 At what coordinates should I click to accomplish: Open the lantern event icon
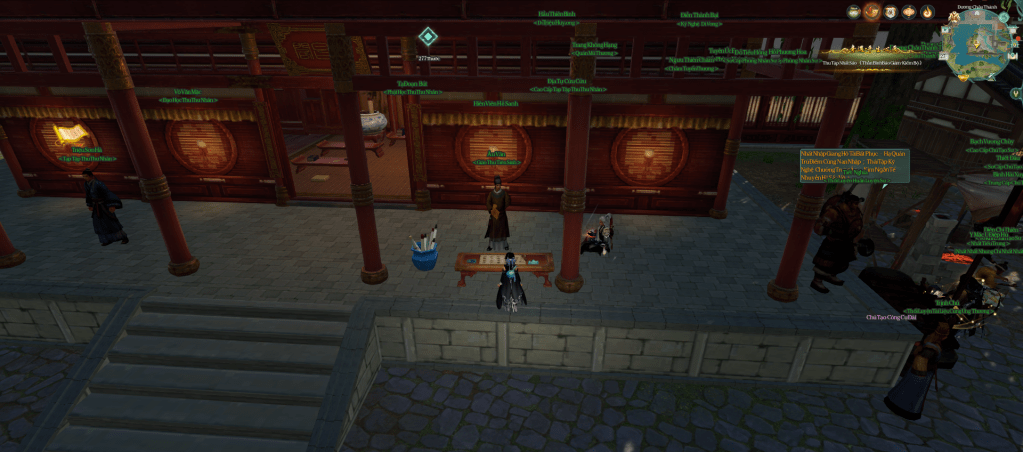point(909,13)
